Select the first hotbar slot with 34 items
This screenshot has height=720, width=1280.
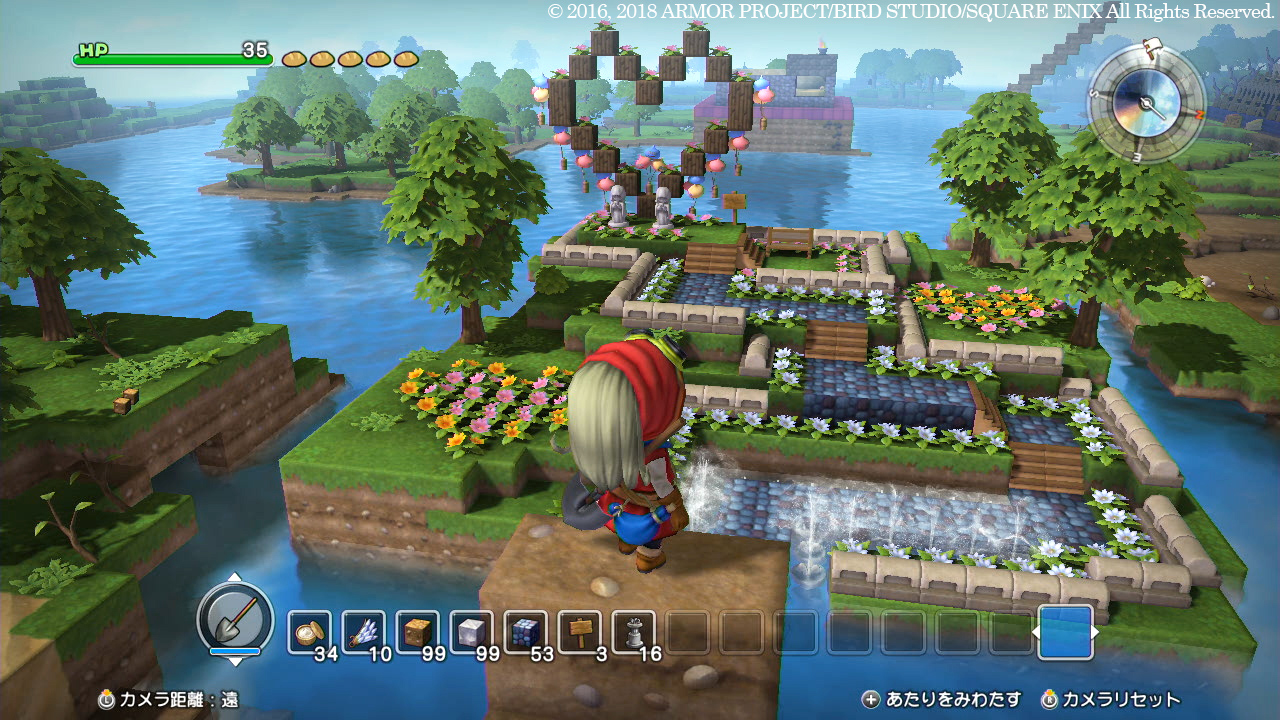point(310,632)
